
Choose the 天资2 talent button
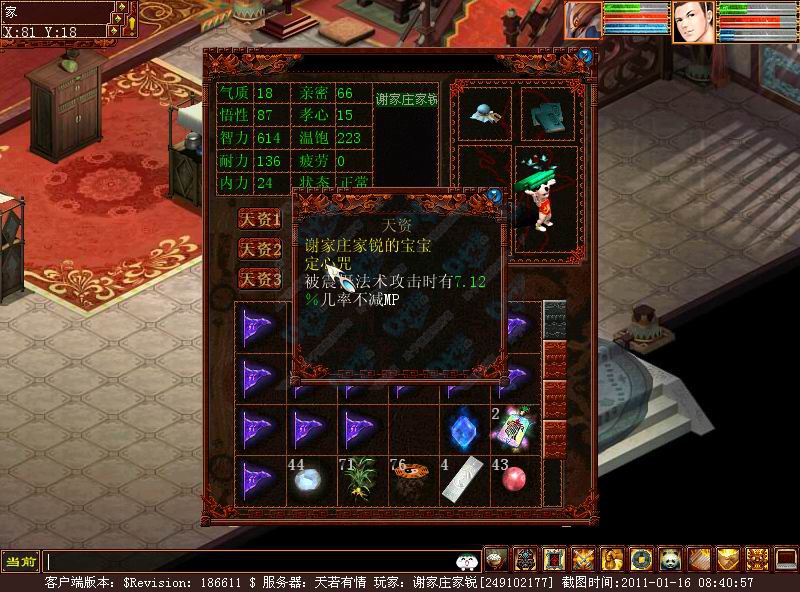[260, 249]
